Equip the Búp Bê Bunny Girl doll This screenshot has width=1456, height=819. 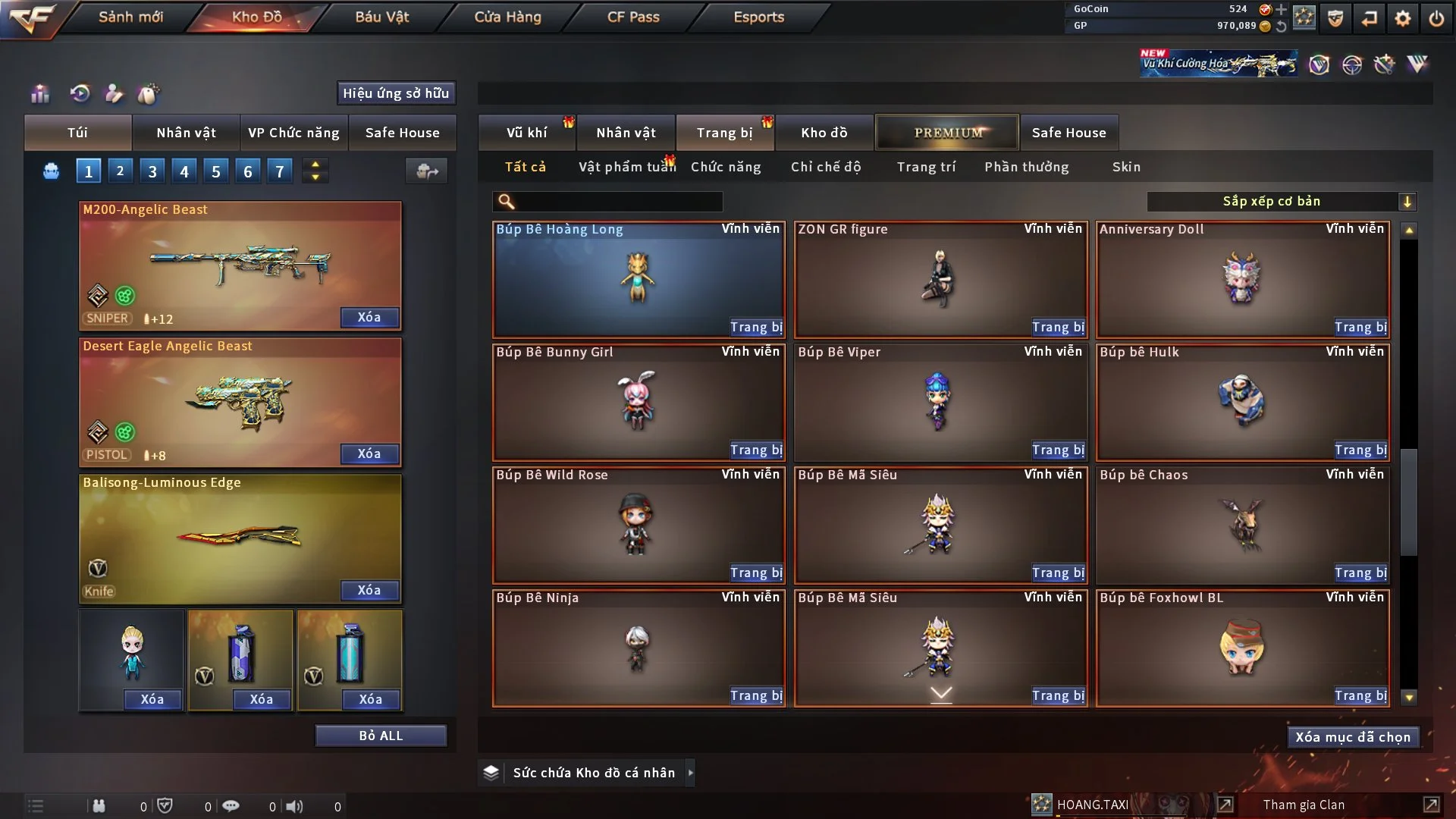click(755, 450)
